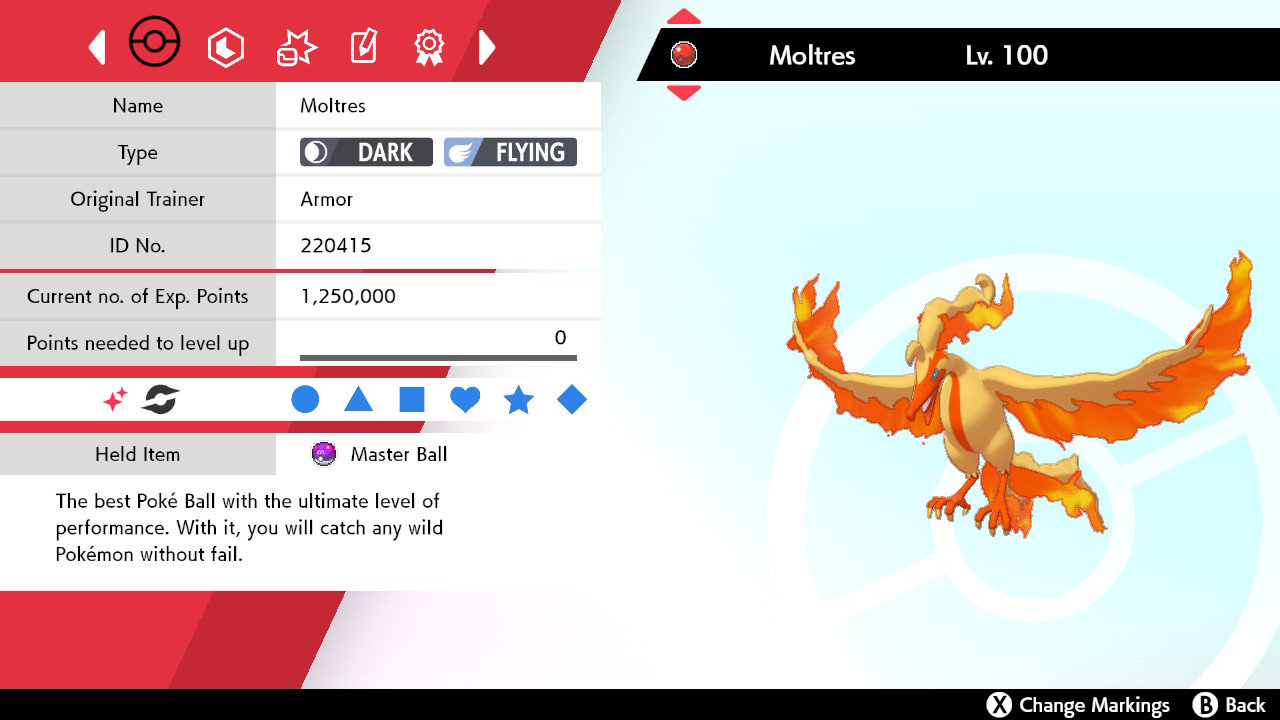Click the upward arrow above the Poké Ball
The width and height of the screenshot is (1280, 720).
pyautogui.click(x=683, y=15)
